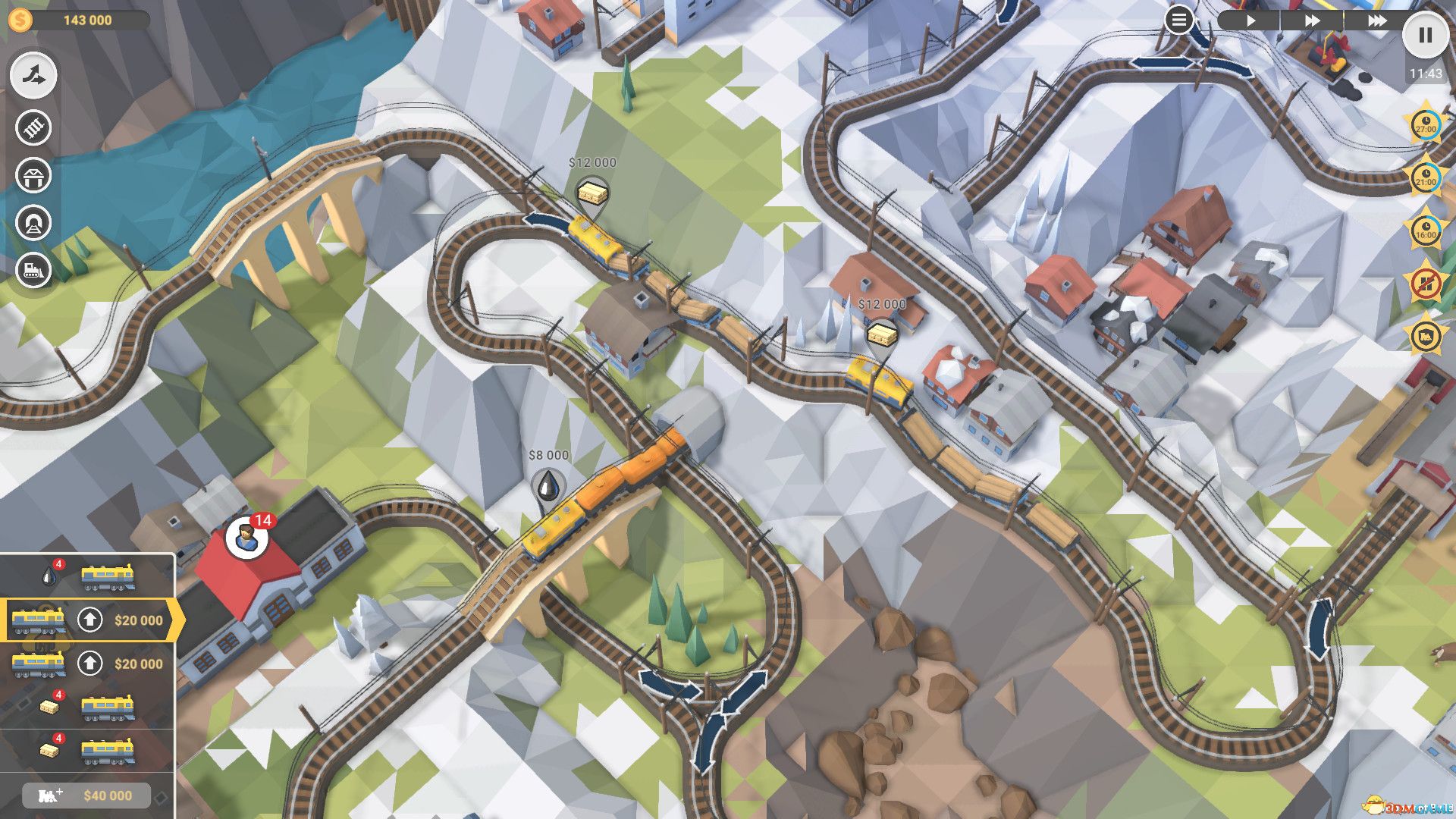
Task: Open the game menu
Action: pos(1180,20)
